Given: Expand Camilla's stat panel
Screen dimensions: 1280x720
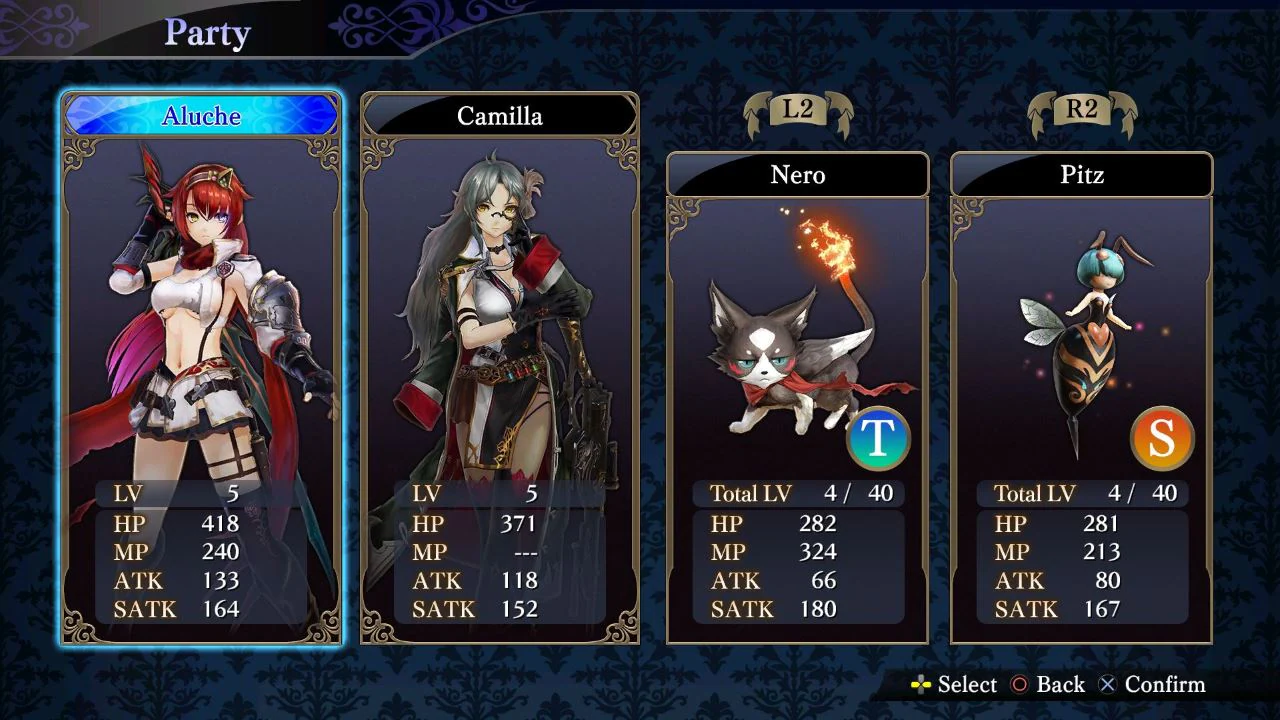Looking at the screenshot, I should (x=500, y=550).
